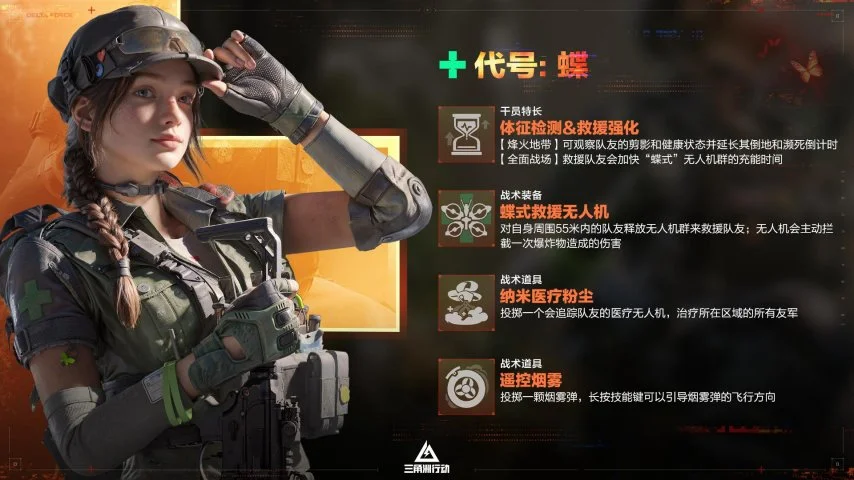
Task: Click the 纳米医疗粉尘 tactical item icon
Action: 466,302
